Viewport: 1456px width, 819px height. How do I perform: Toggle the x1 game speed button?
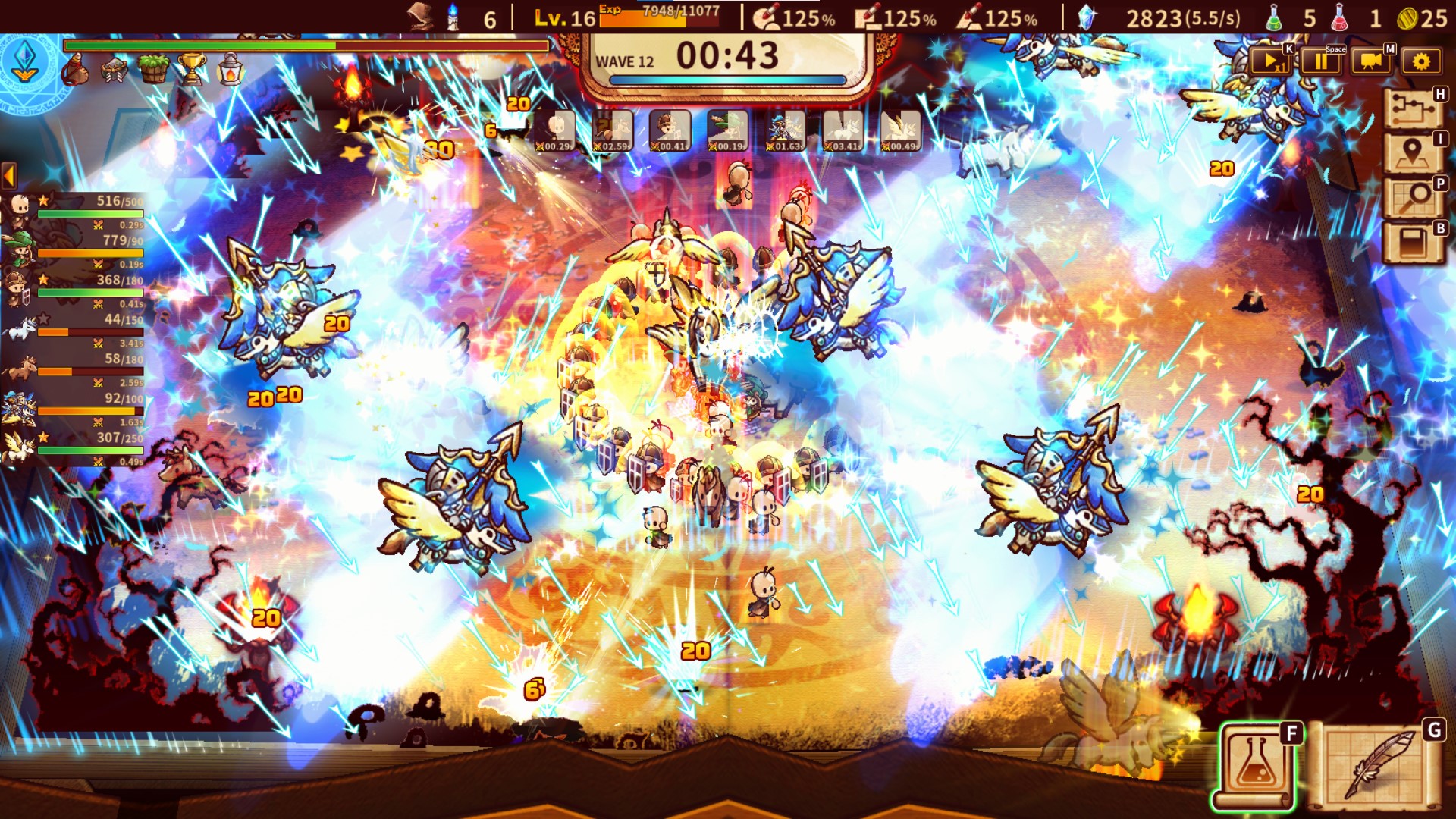(x=1269, y=61)
